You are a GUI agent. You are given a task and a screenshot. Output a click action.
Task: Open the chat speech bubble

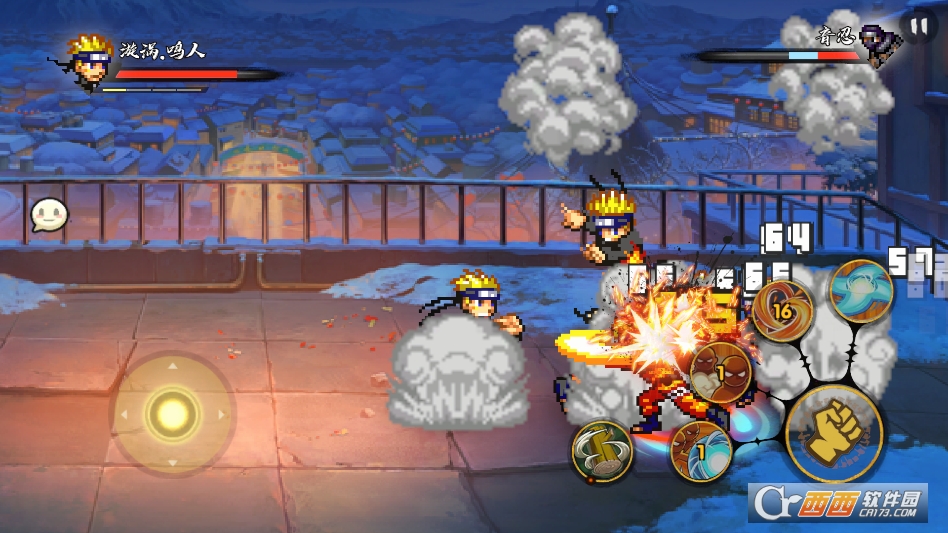pos(48,214)
